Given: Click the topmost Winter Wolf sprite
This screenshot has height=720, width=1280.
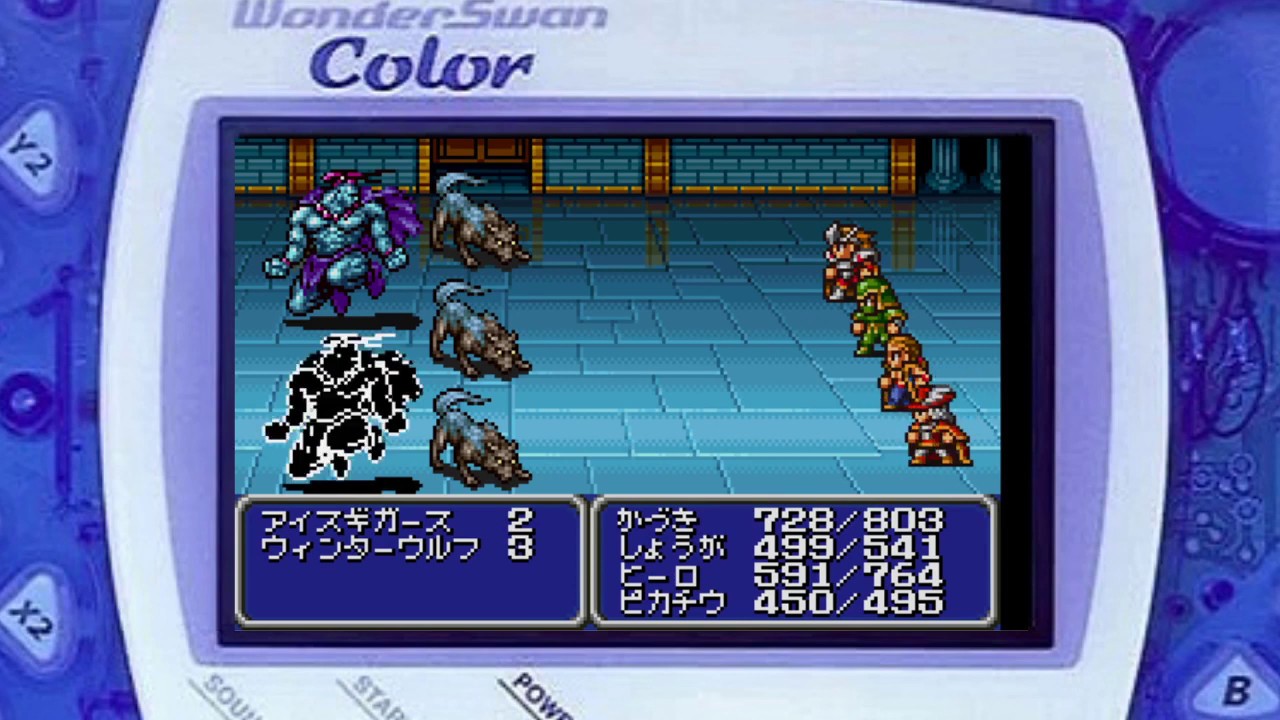Looking at the screenshot, I should 475,230.
